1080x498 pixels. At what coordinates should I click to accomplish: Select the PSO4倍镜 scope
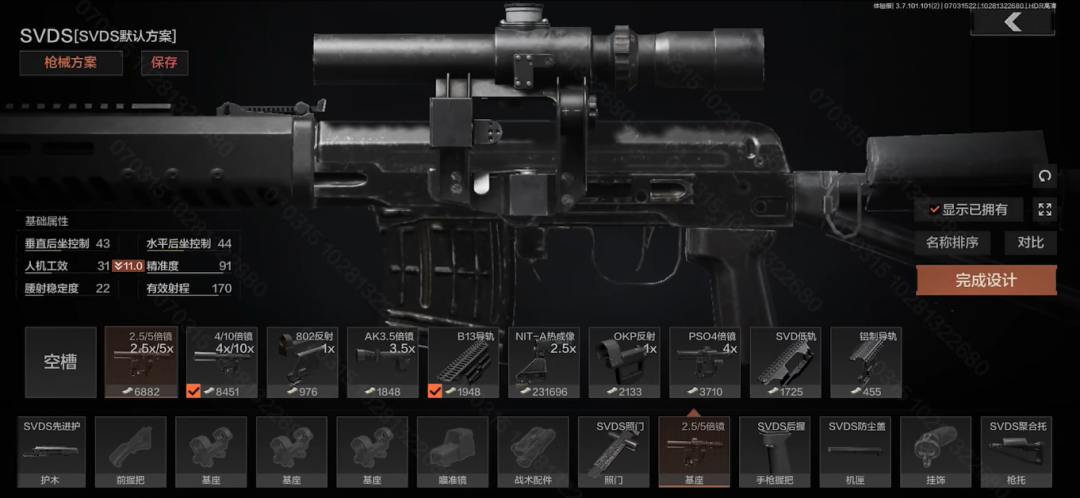[x=705, y=362]
